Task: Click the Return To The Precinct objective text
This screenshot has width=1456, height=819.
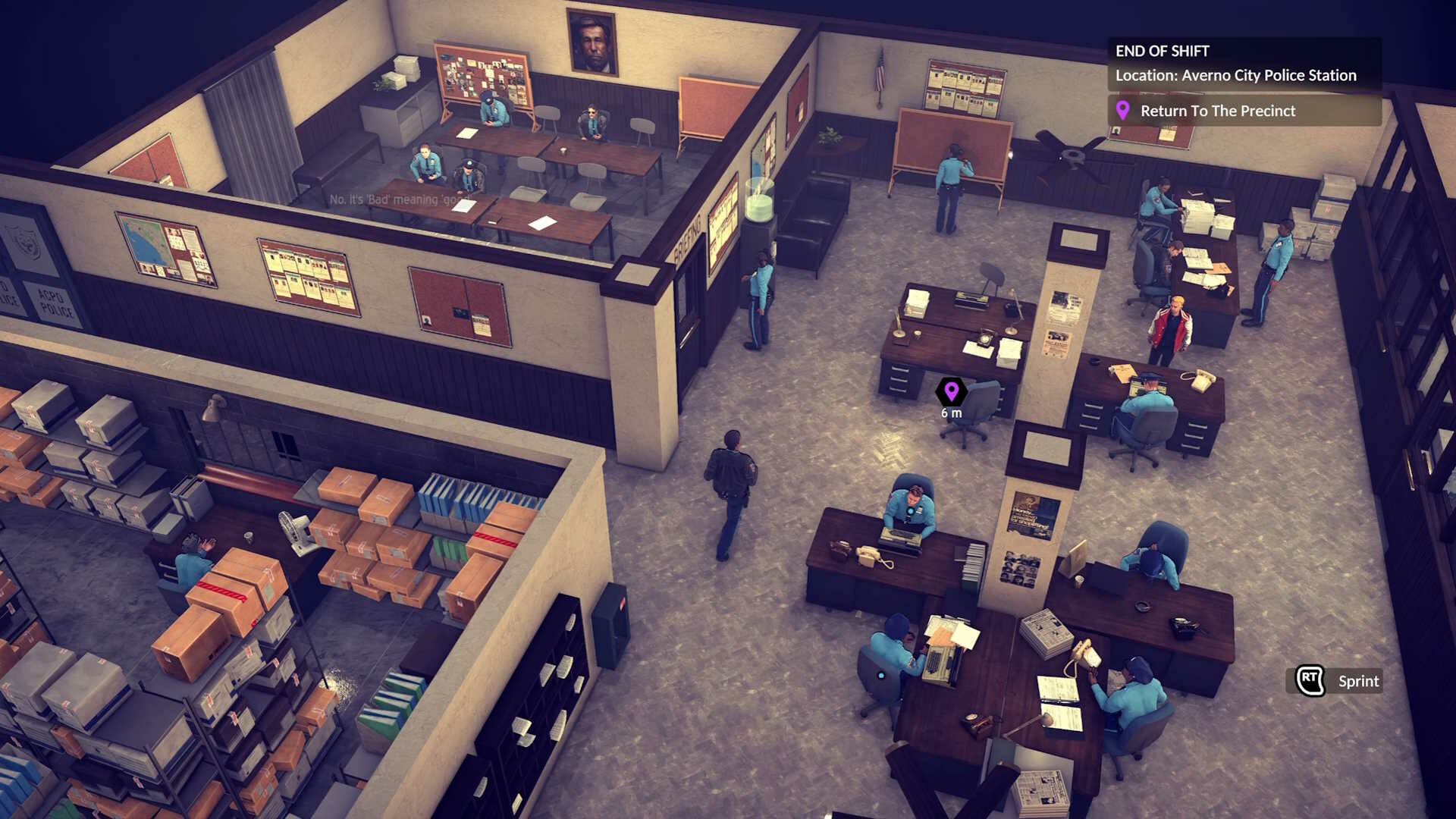Action: (1216, 111)
